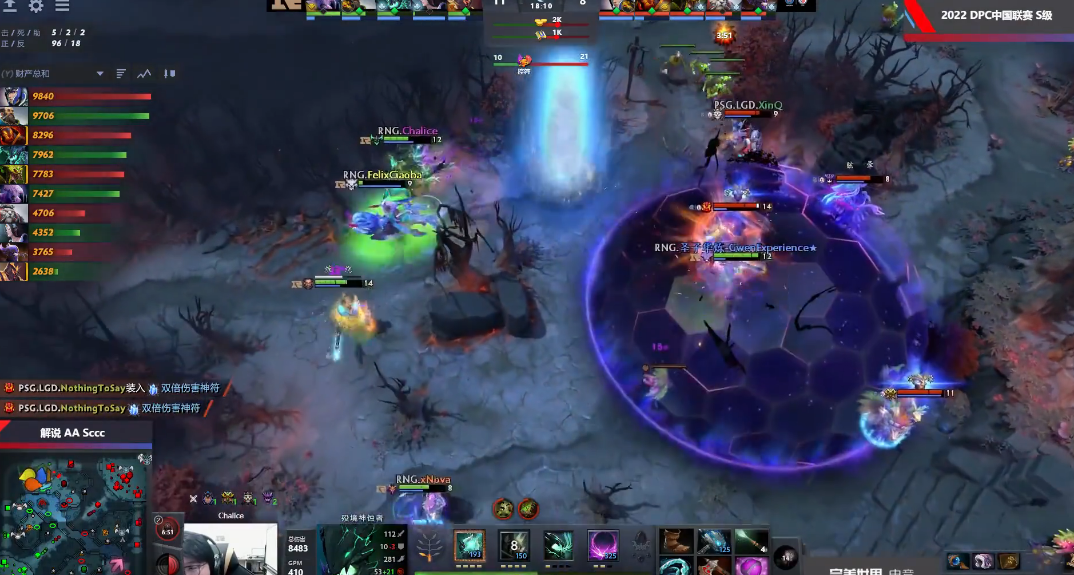Open the gear settings icon
The height and width of the screenshot is (575, 1074).
(36, 6)
